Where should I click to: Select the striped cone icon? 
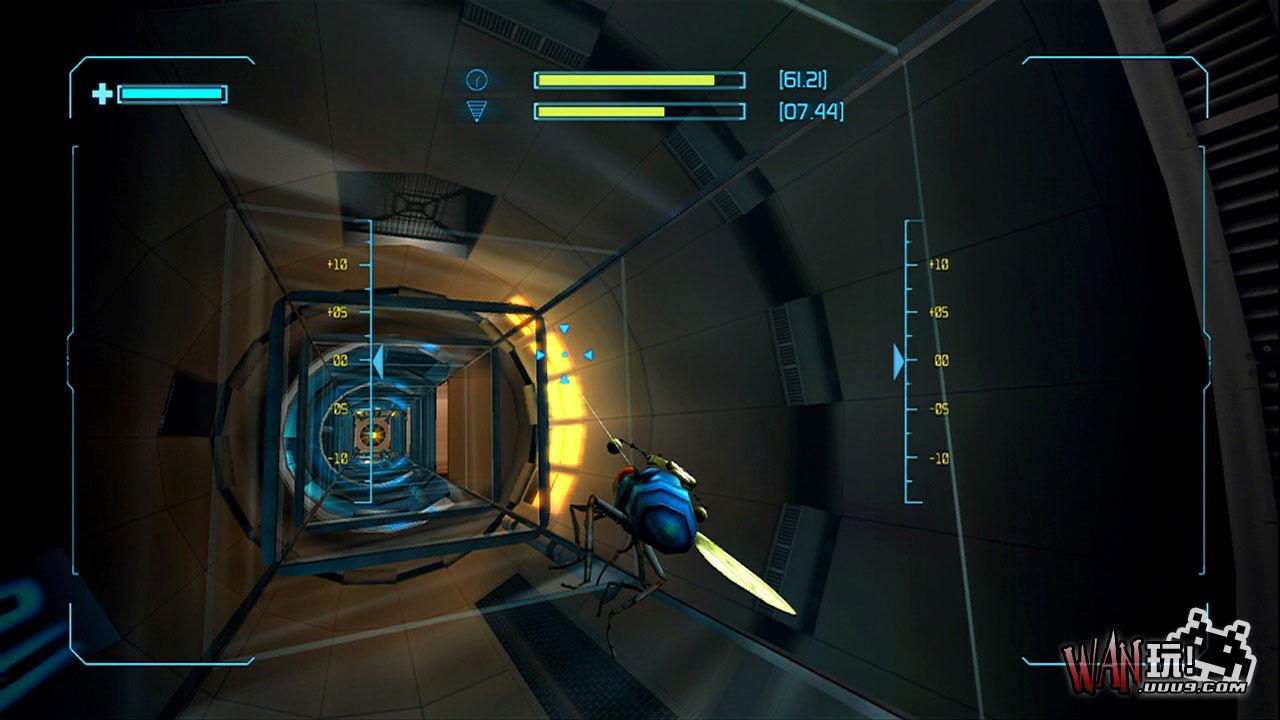[x=476, y=111]
